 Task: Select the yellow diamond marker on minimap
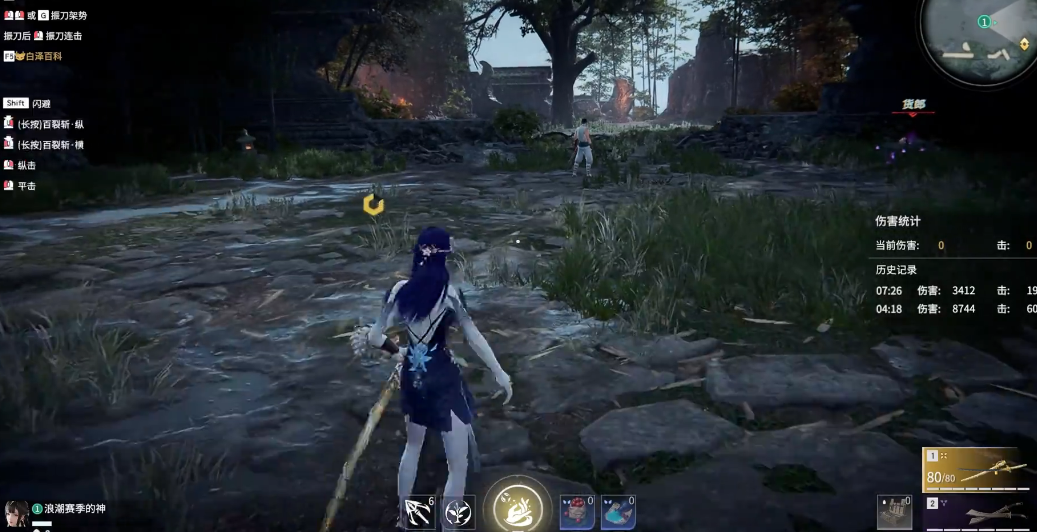(1024, 44)
